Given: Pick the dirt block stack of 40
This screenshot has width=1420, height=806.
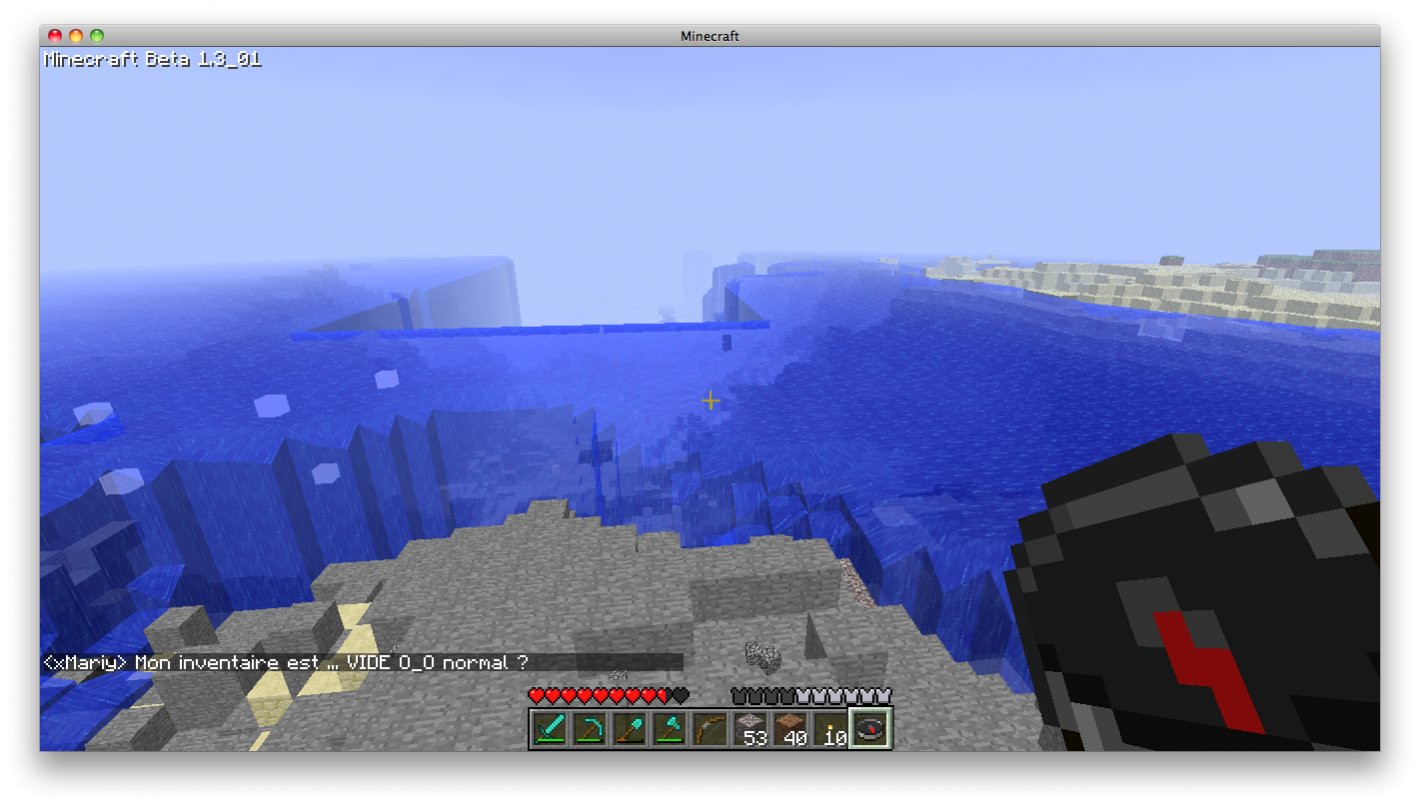Looking at the screenshot, I should point(789,728).
